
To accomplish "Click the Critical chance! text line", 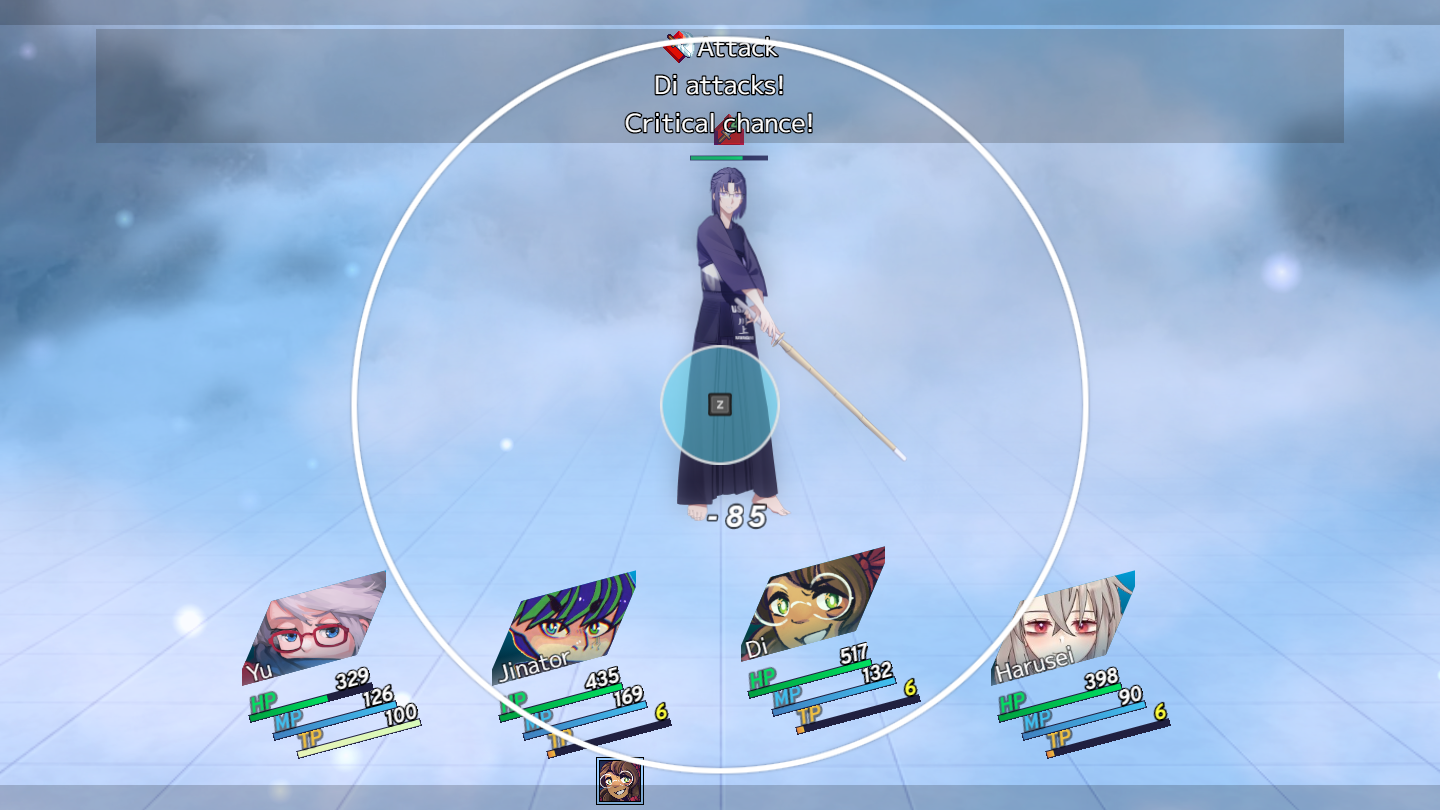I will 720,123.
